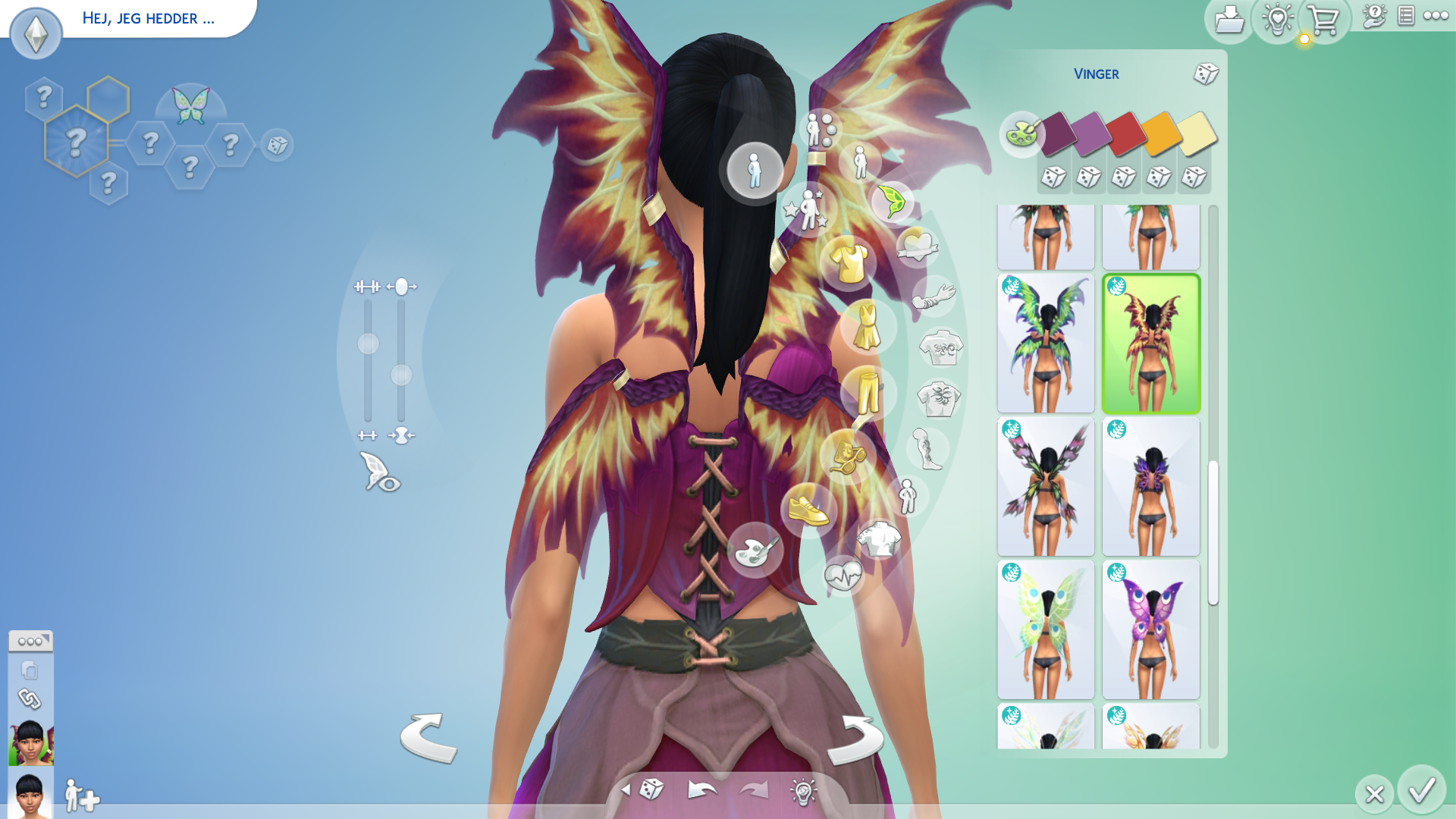Image resolution: width=1456 pixels, height=819 pixels.
Task: Open the gallery shopping cart
Action: click(1324, 20)
